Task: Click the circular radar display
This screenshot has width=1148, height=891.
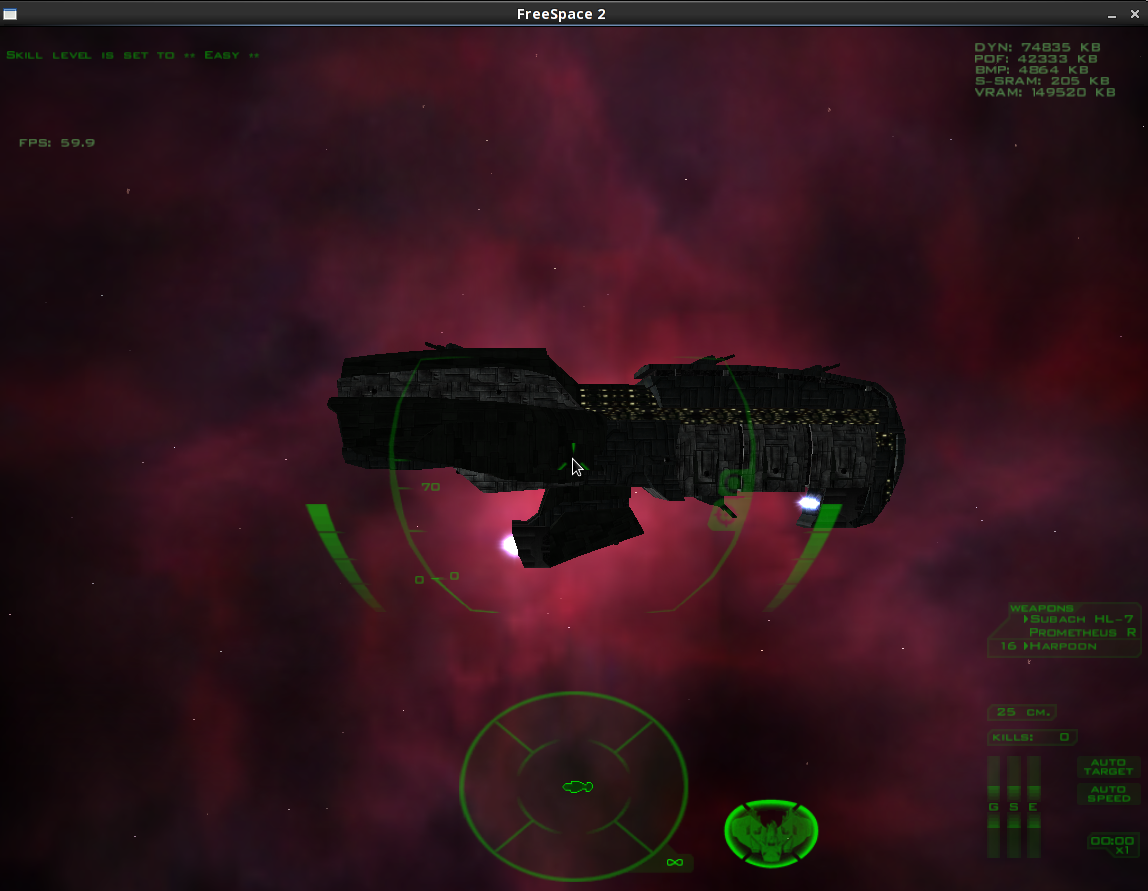Action: point(574,786)
